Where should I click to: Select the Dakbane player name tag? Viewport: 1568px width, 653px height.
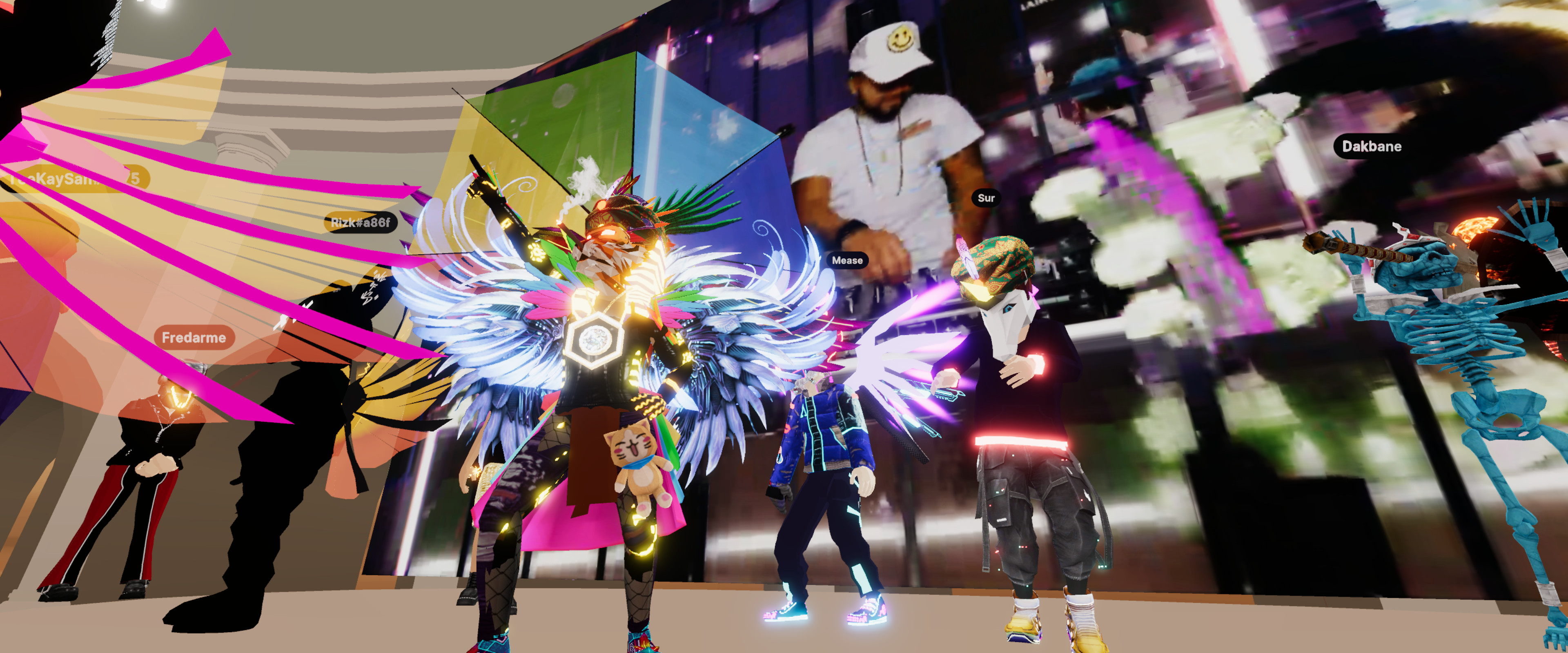(1371, 147)
